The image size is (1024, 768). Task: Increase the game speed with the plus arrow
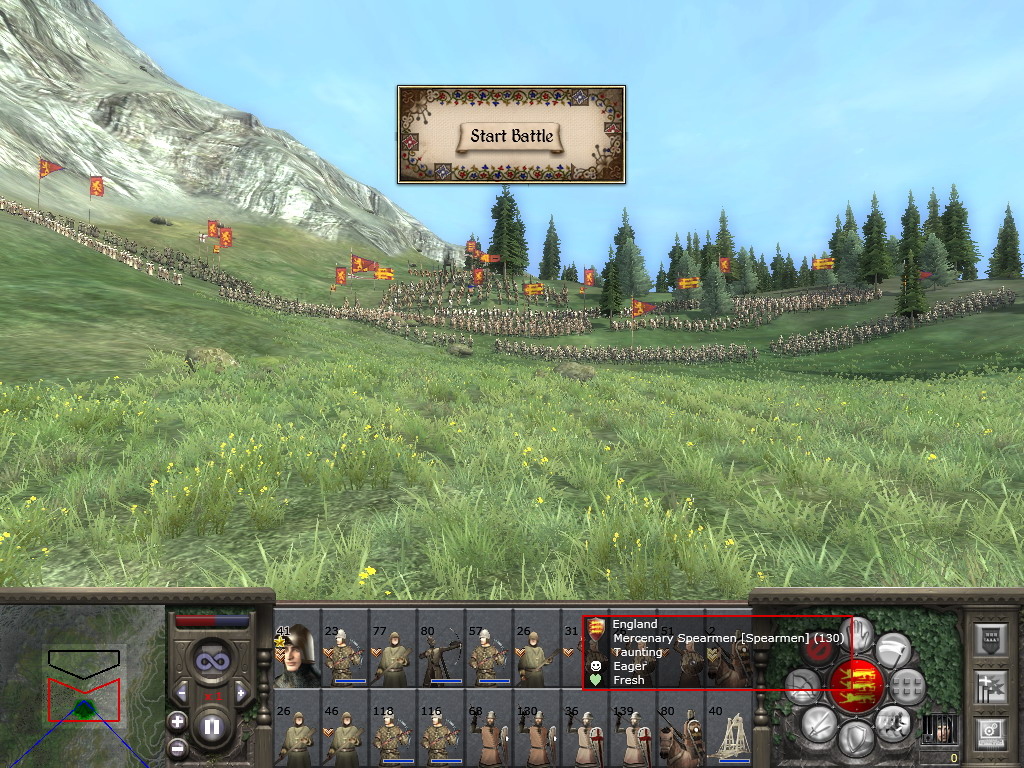coord(240,692)
